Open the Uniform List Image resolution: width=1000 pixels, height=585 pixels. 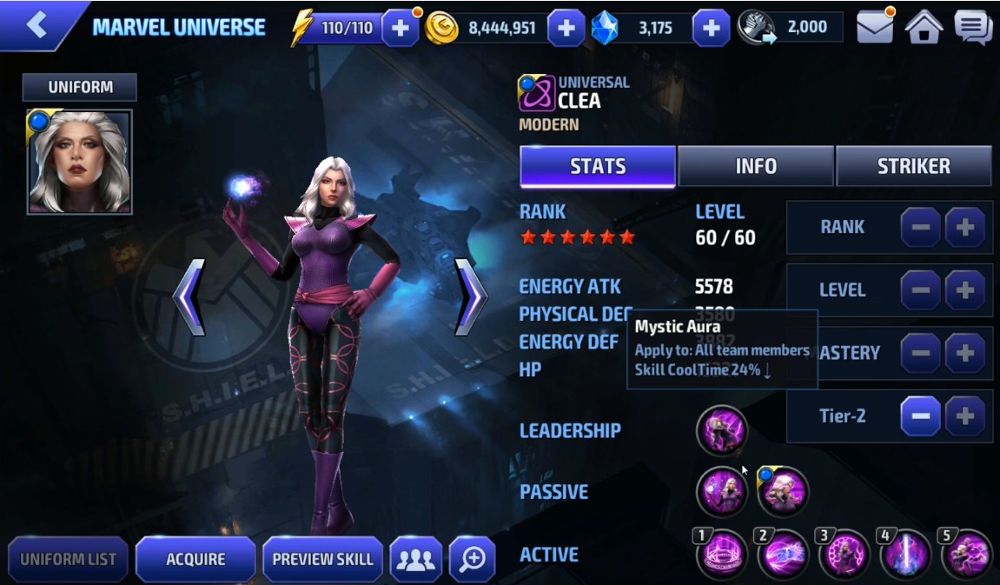tap(68, 559)
